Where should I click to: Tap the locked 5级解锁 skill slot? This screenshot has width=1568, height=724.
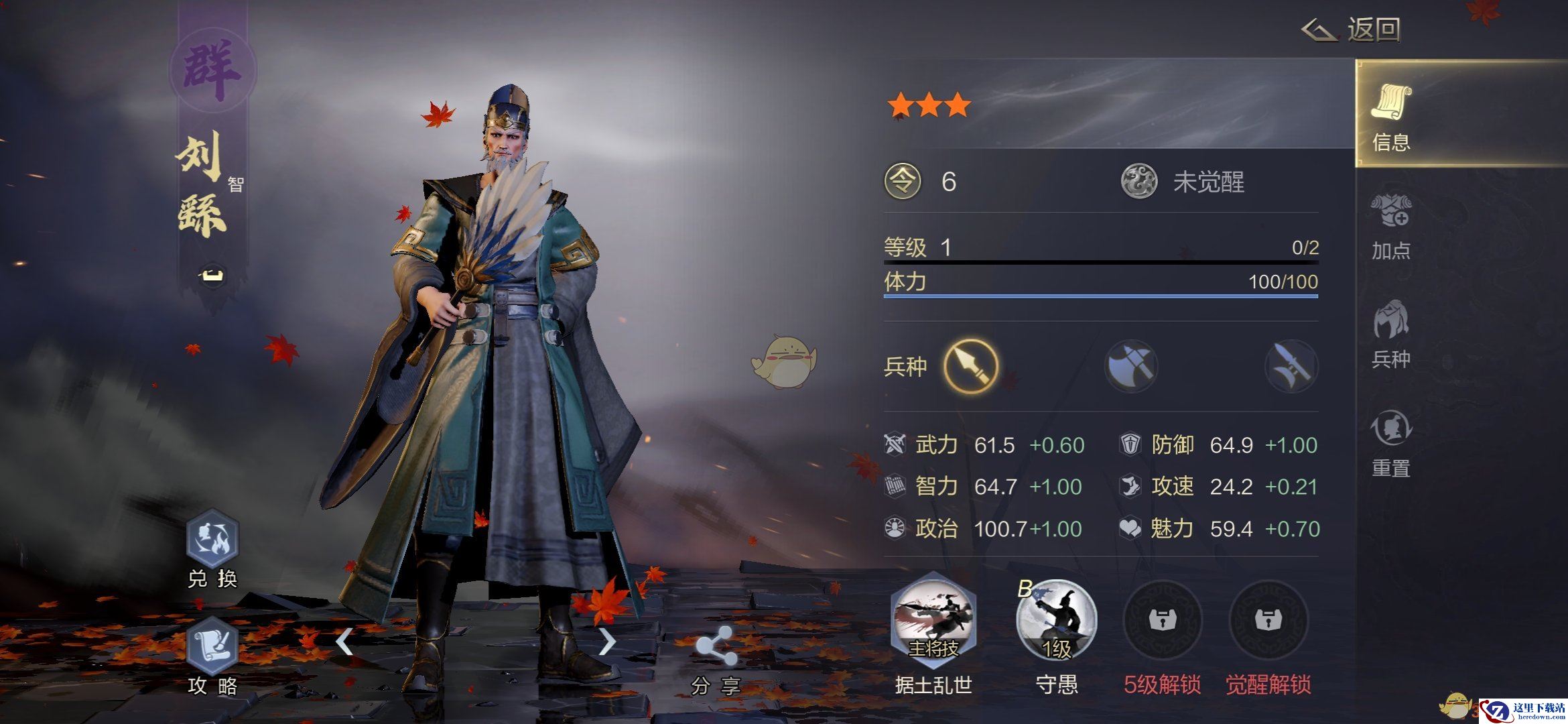click(x=1162, y=621)
